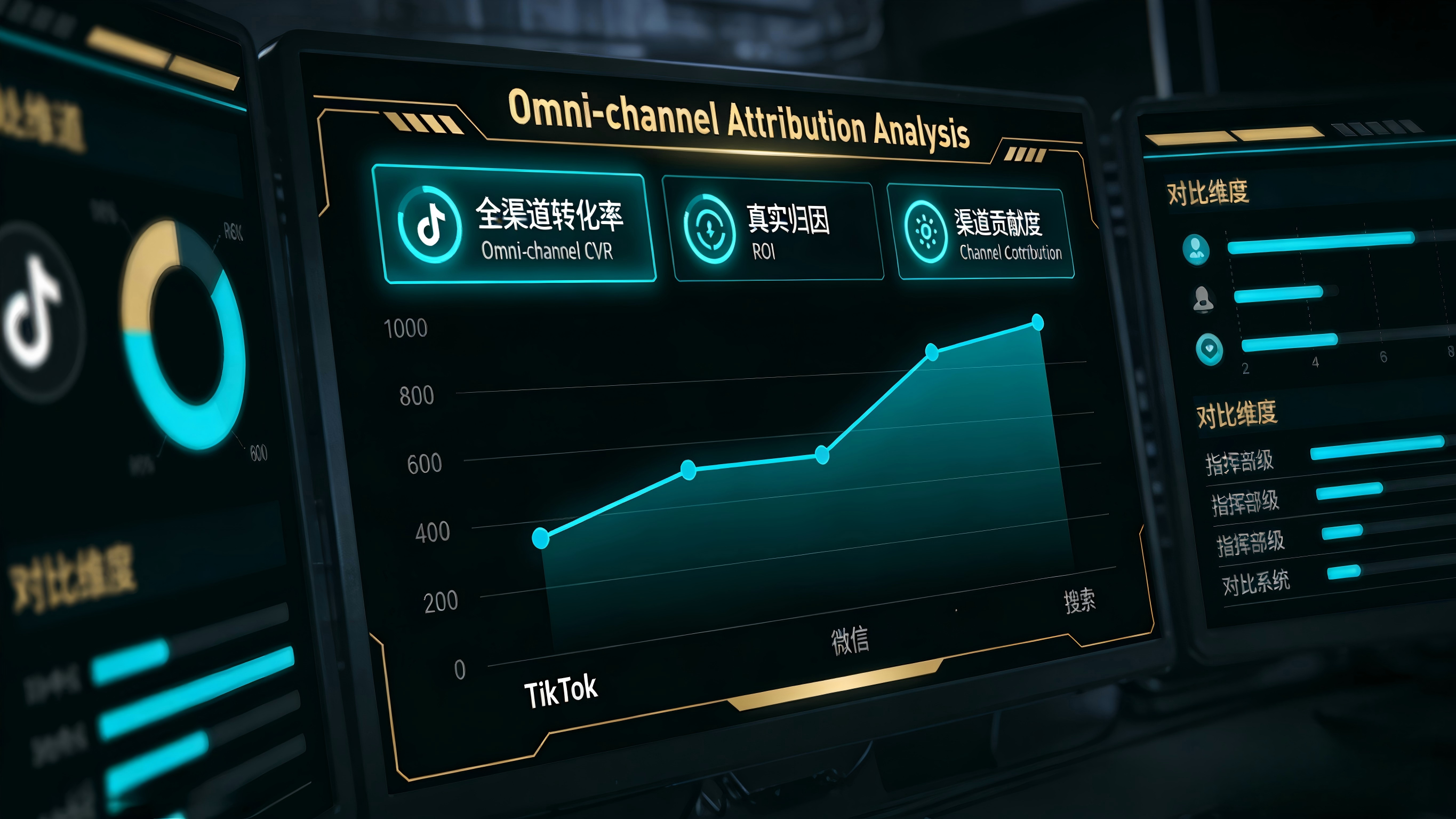The width and height of the screenshot is (1456, 819).
Task: Select the lowest data point on the line chart
Action: coord(540,537)
